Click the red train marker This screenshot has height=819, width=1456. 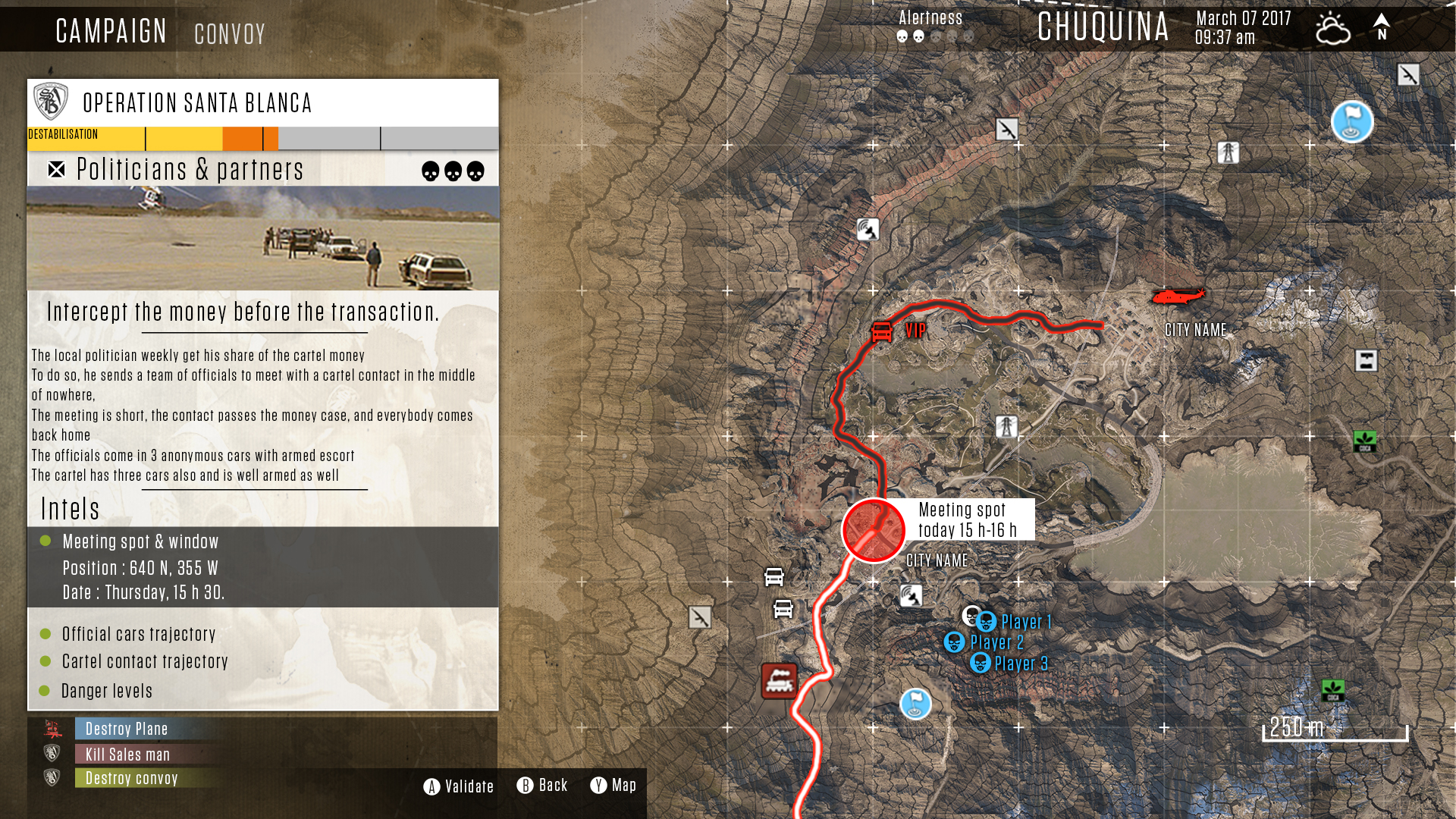779,680
